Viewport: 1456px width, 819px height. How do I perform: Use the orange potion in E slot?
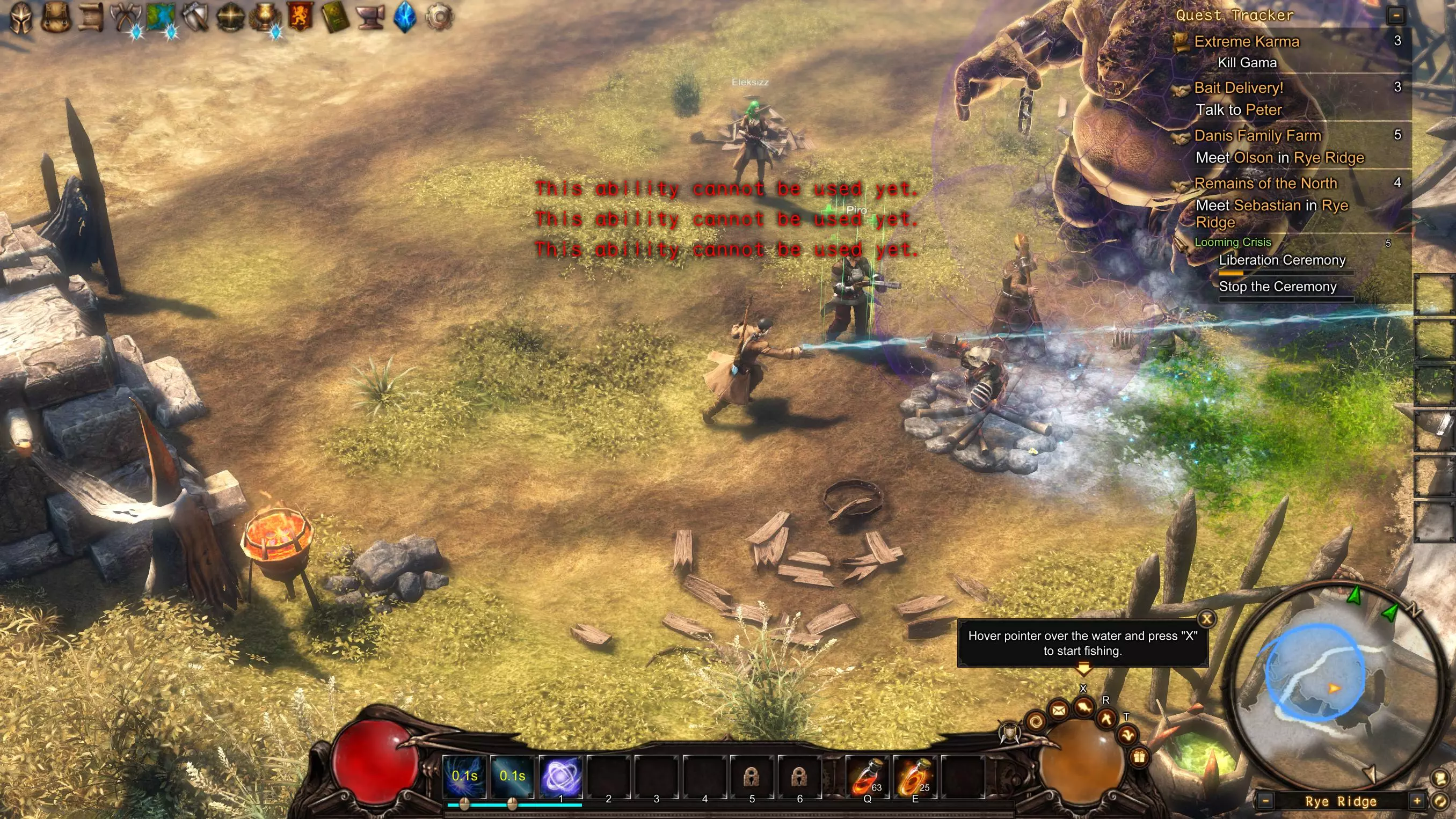[x=914, y=776]
